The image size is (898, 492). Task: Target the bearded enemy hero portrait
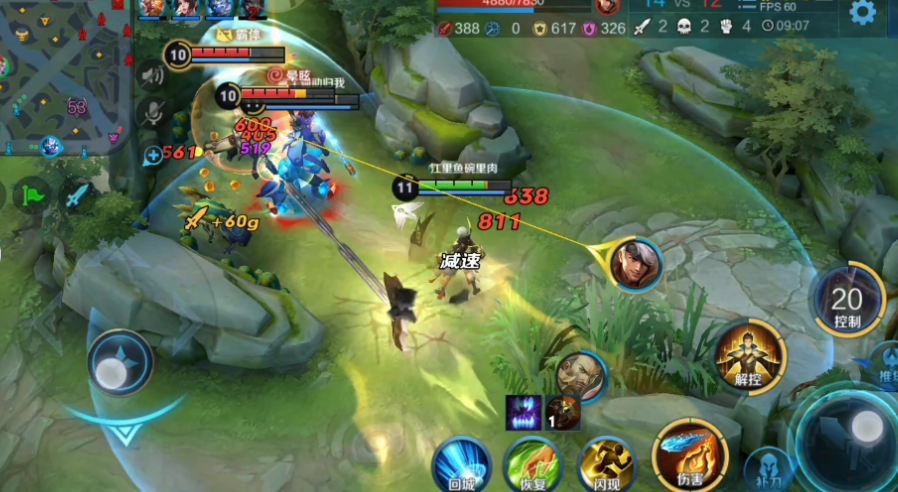[580, 374]
